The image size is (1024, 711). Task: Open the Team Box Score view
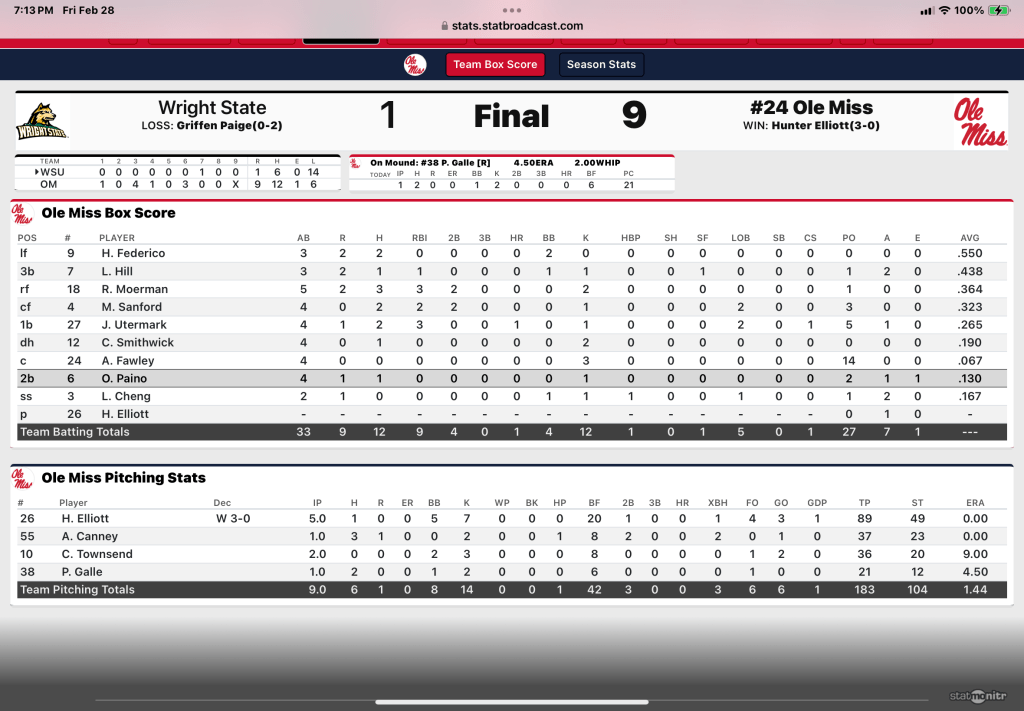(x=495, y=65)
